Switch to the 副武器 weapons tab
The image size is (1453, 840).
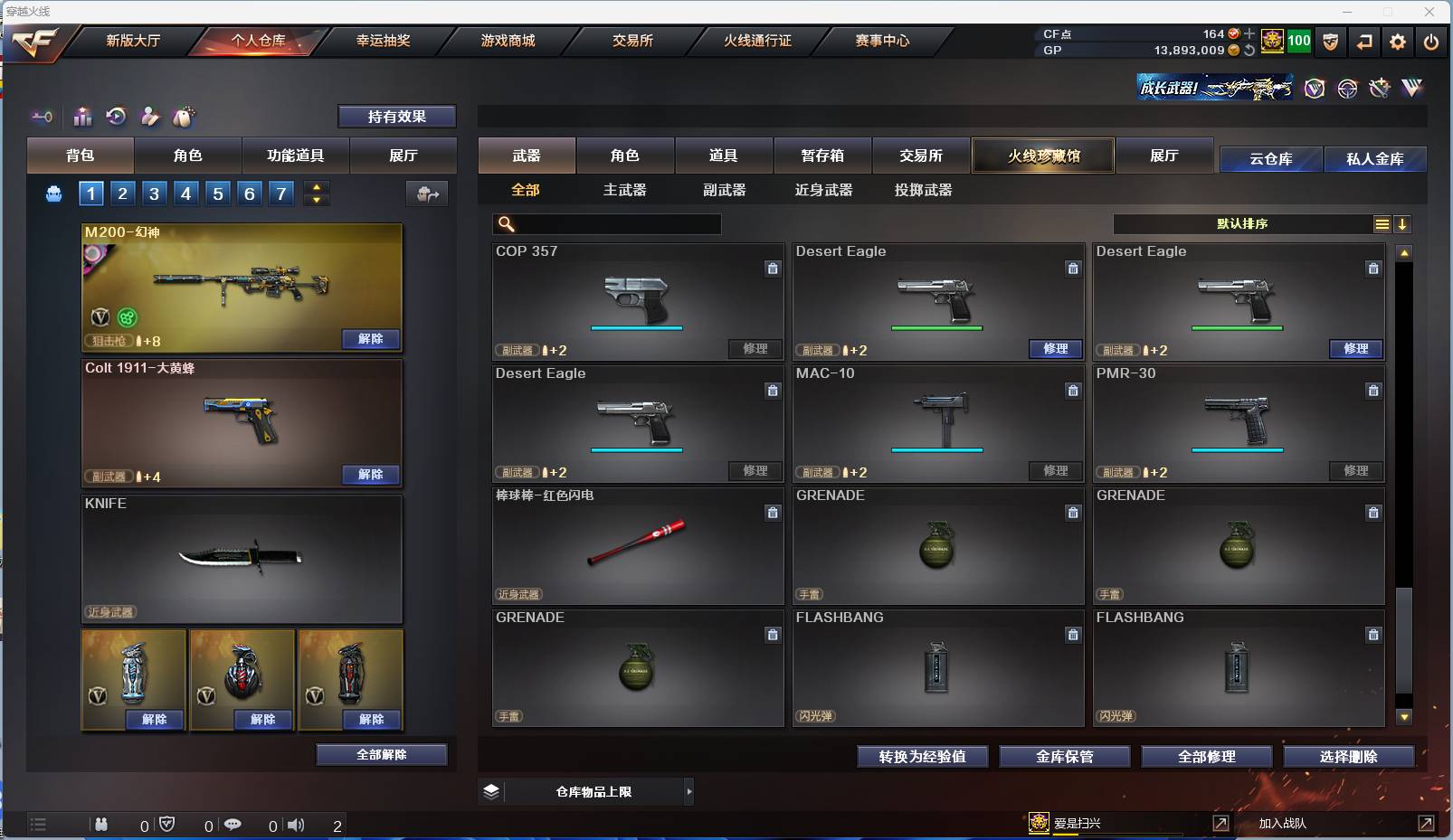pos(724,190)
